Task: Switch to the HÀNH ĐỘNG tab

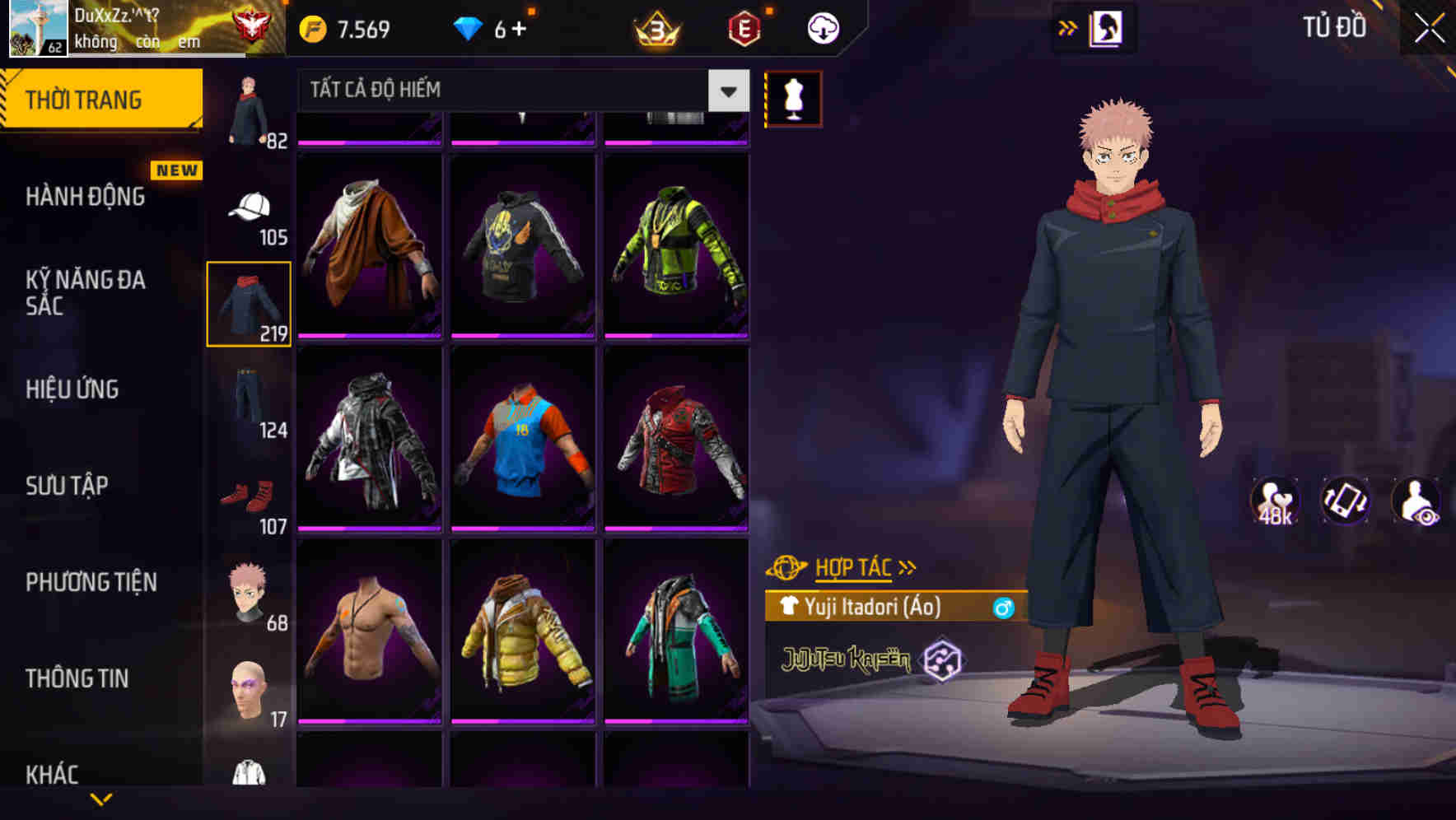Action: pyautogui.click(x=85, y=198)
